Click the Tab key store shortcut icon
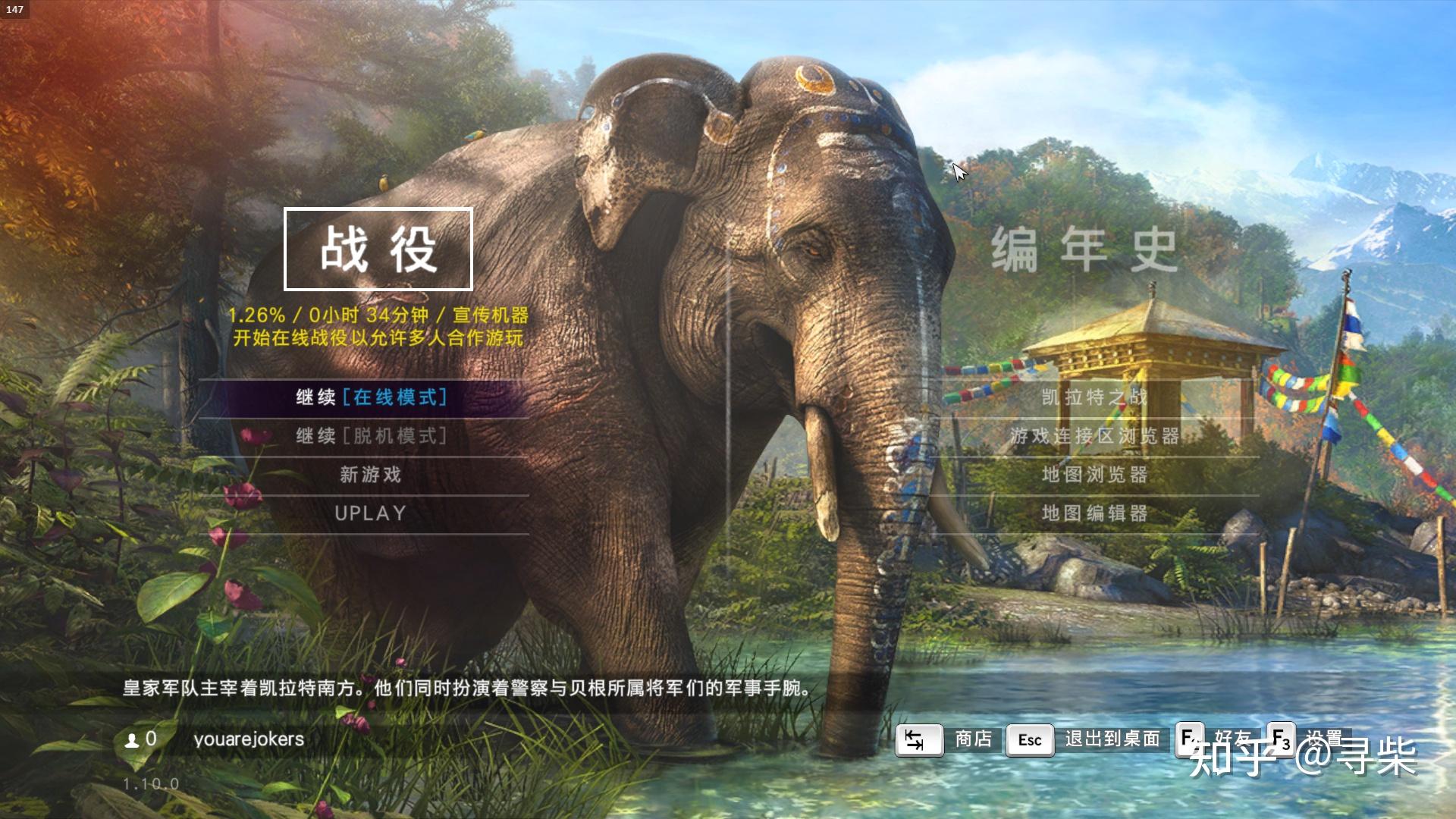The height and width of the screenshot is (819, 1456). [x=918, y=739]
